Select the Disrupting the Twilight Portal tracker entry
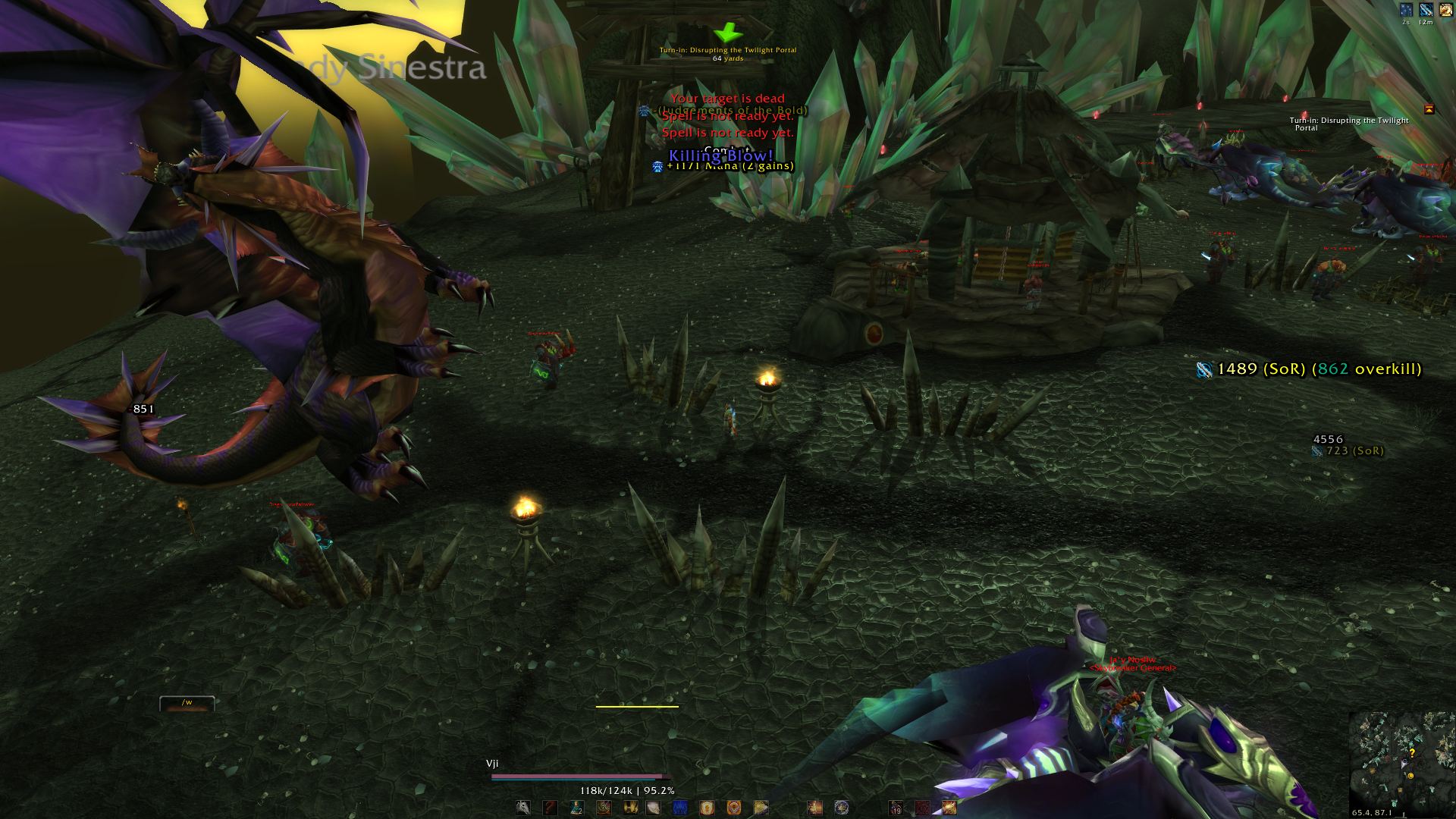Image resolution: width=1456 pixels, height=819 pixels. [x=1348, y=124]
